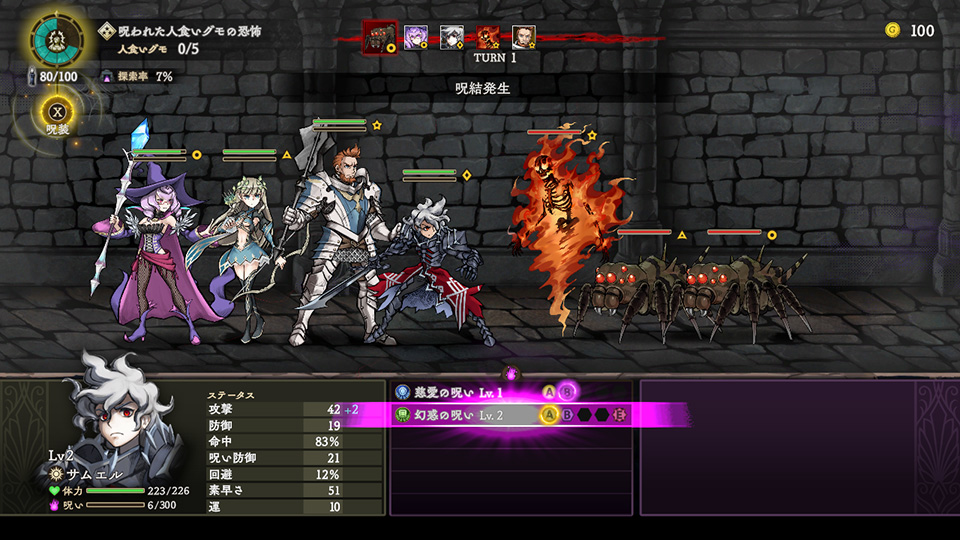Select the bearded knight turn portrait
The width and height of the screenshot is (960, 540).
tap(524, 38)
